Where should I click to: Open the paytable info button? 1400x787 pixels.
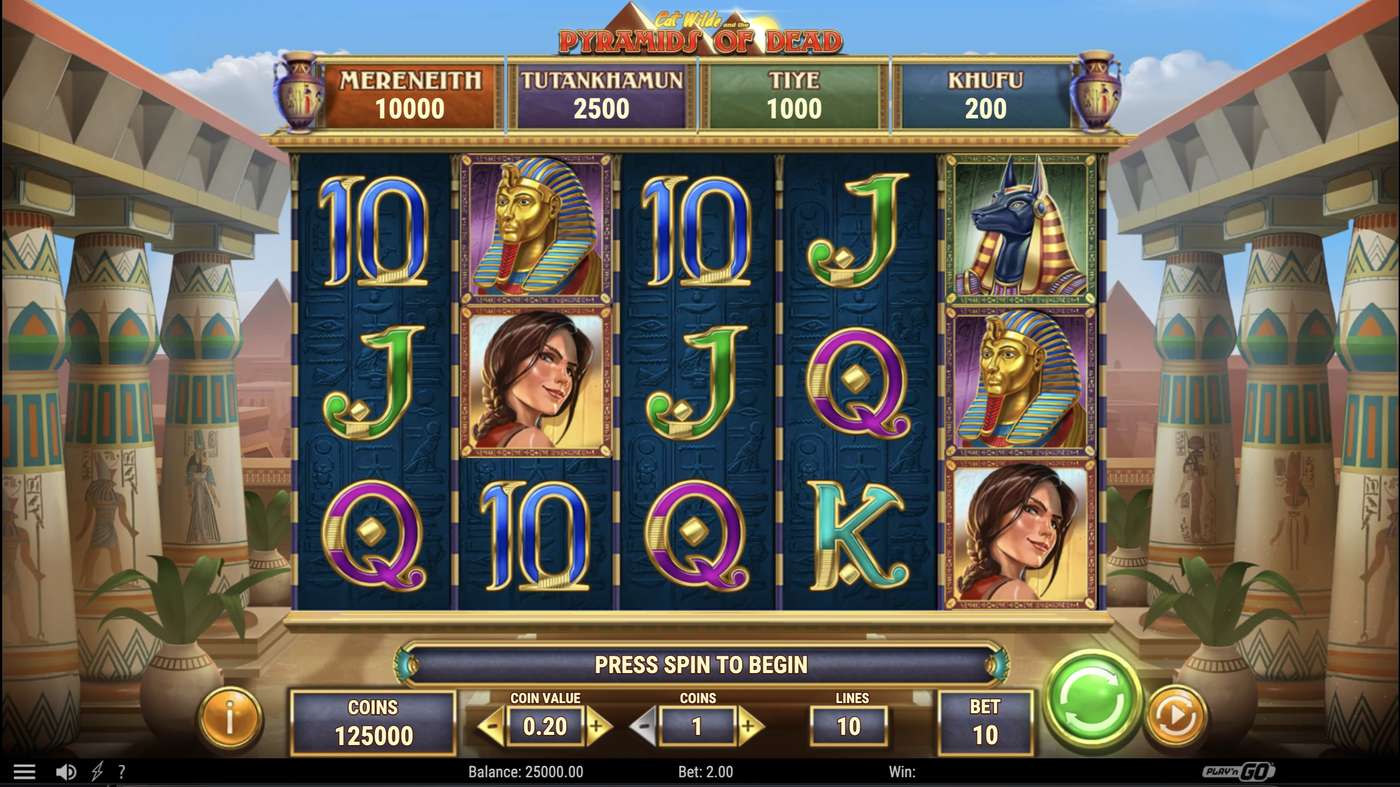pos(230,717)
